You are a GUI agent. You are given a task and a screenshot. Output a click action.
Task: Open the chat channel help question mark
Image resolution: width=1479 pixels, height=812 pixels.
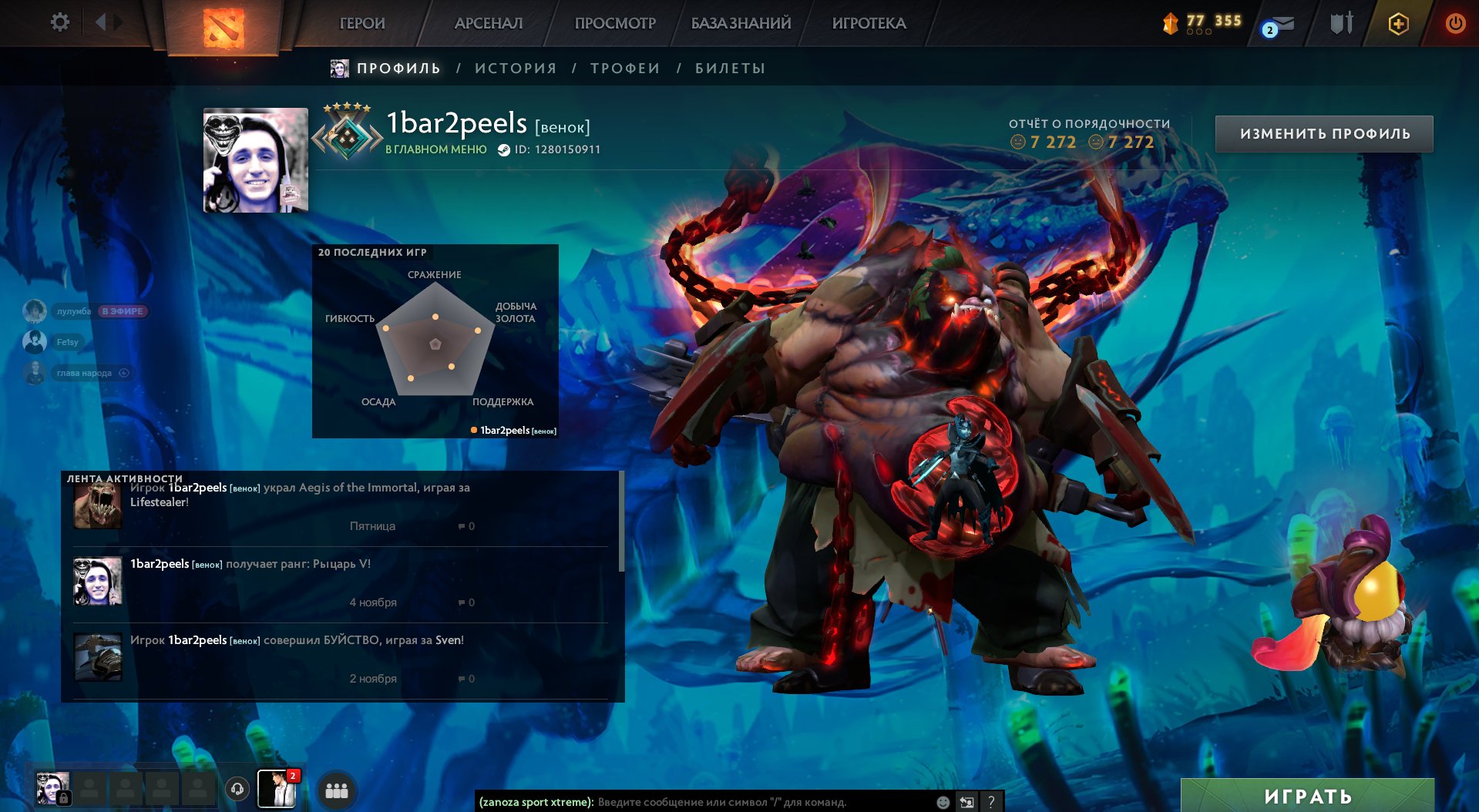coord(993,801)
